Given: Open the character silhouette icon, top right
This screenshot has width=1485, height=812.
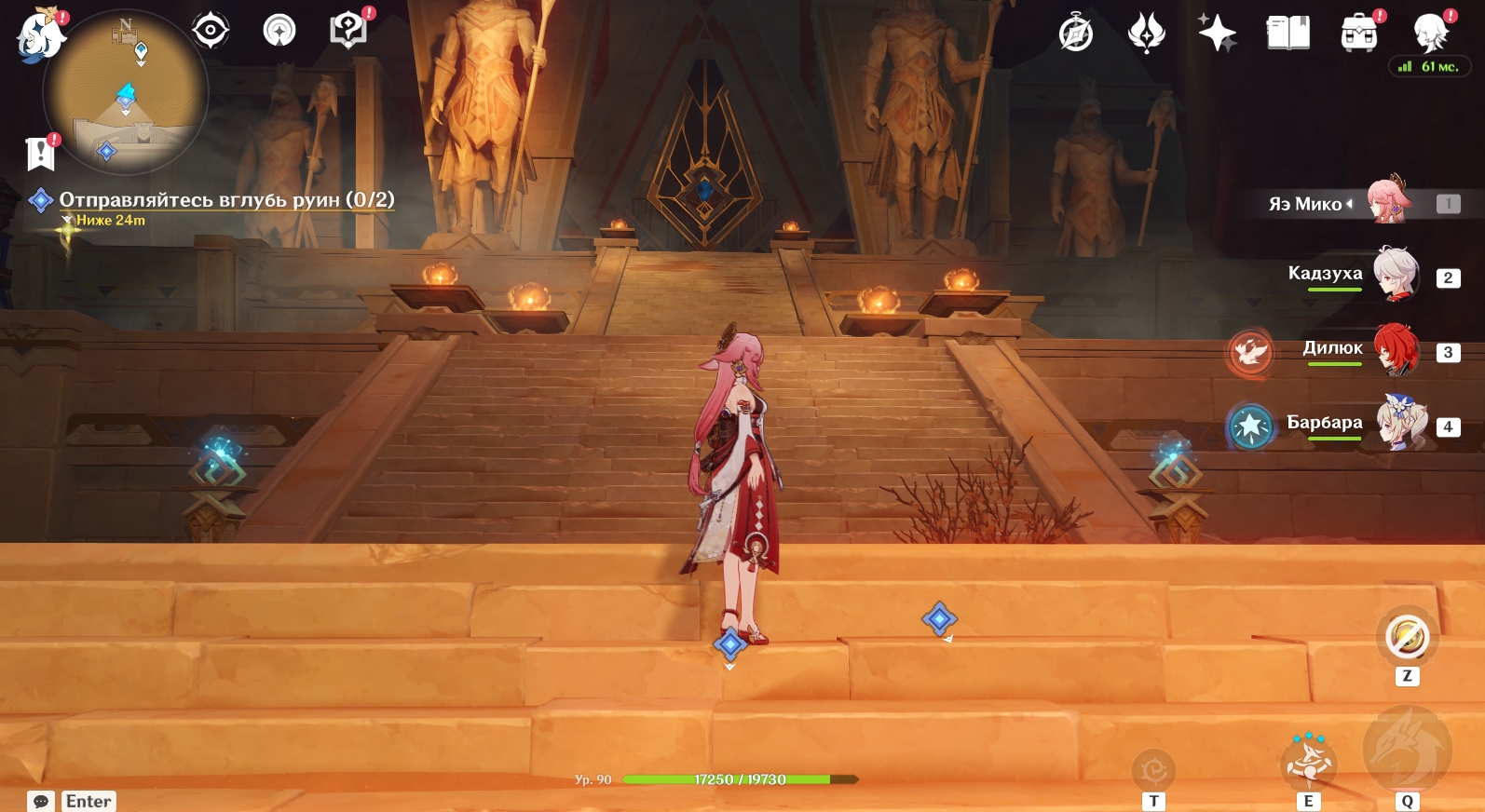Looking at the screenshot, I should pyautogui.click(x=1430, y=34).
